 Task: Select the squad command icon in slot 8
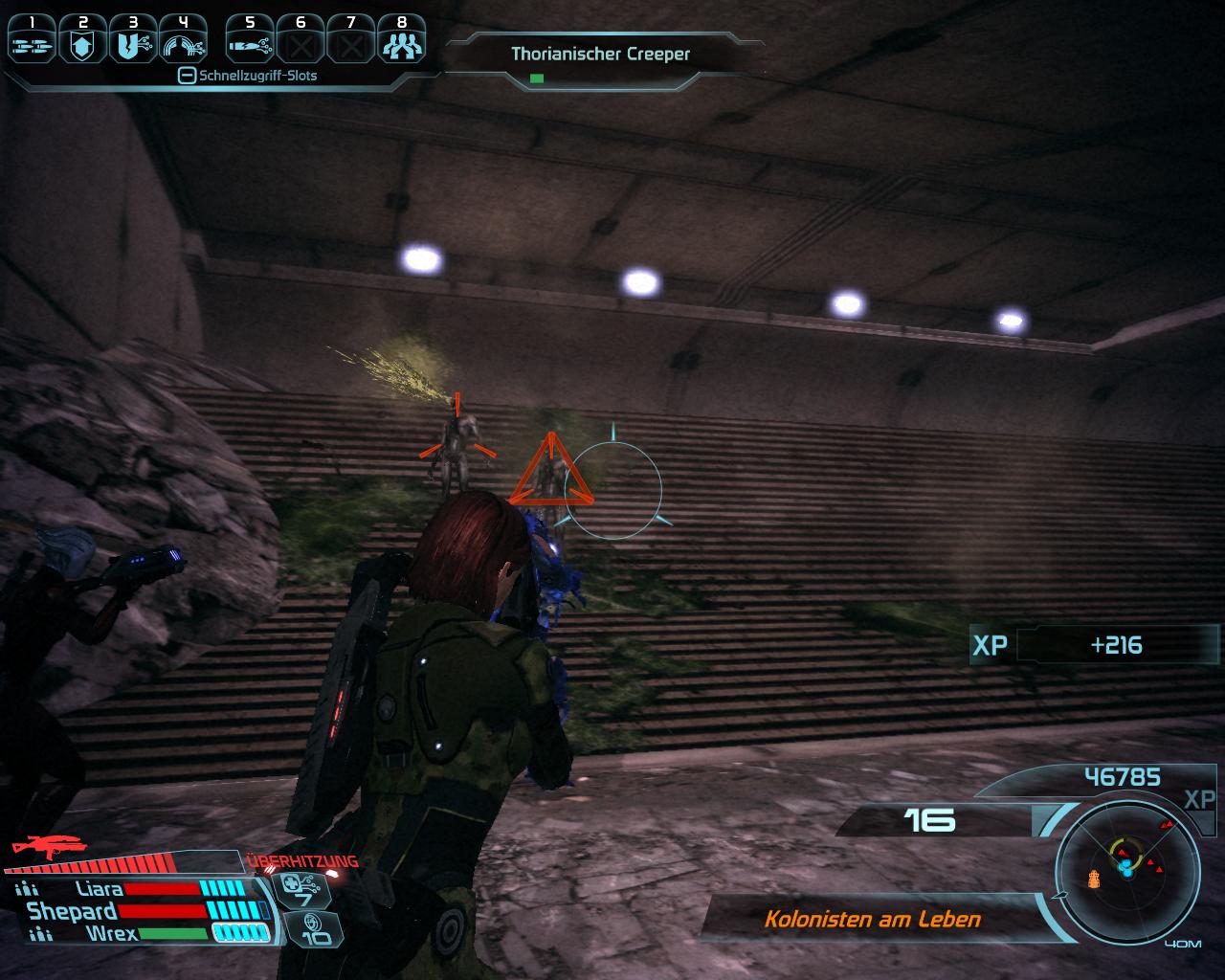click(x=401, y=43)
